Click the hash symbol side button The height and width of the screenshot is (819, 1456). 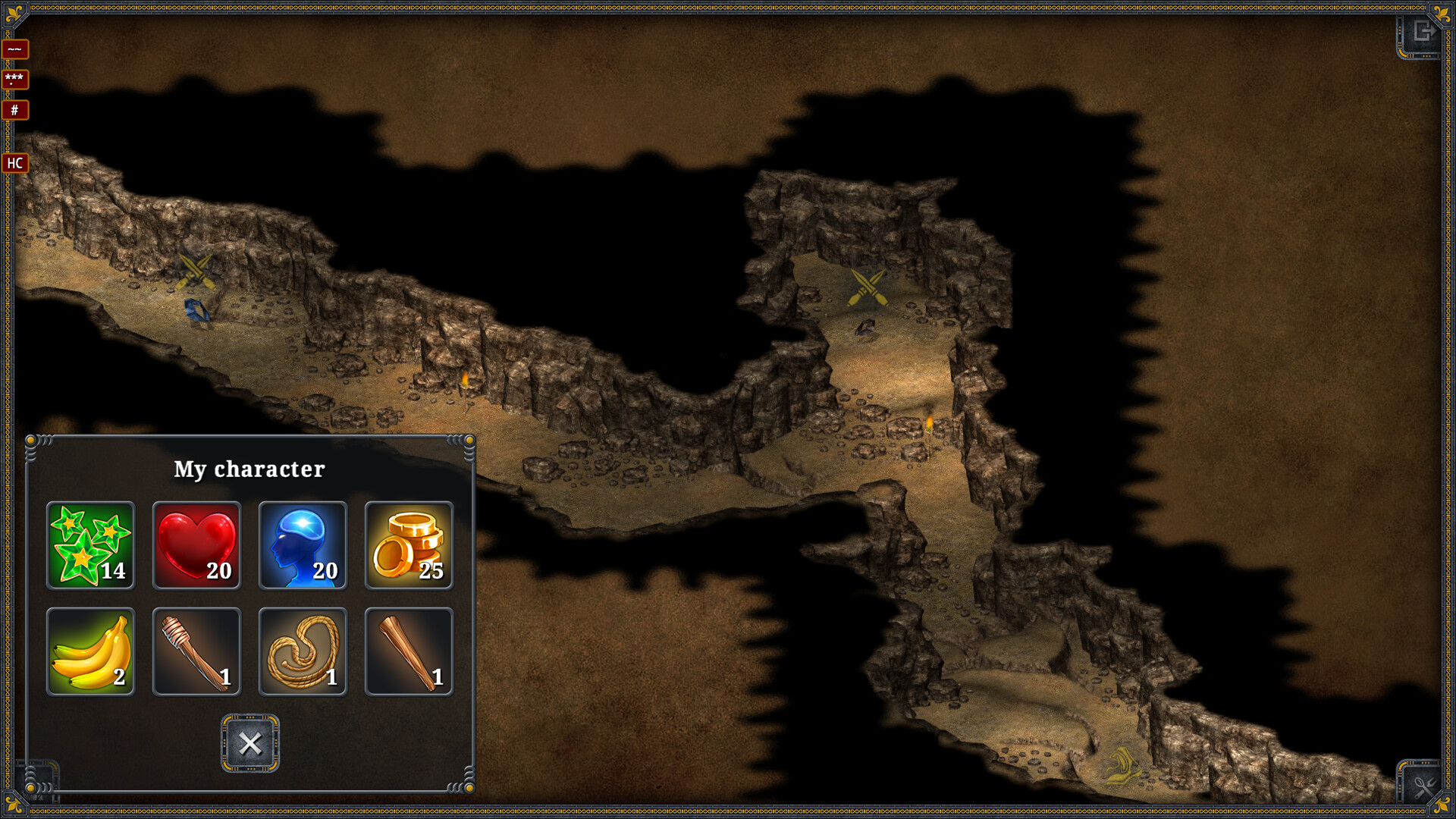[15, 110]
